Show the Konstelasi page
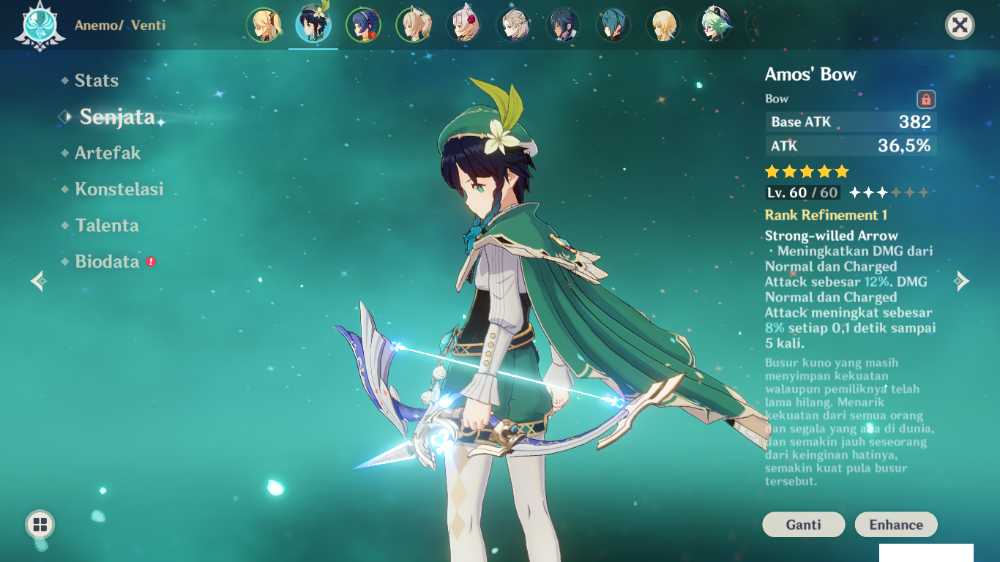The height and width of the screenshot is (562, 1000). point(118,189)
